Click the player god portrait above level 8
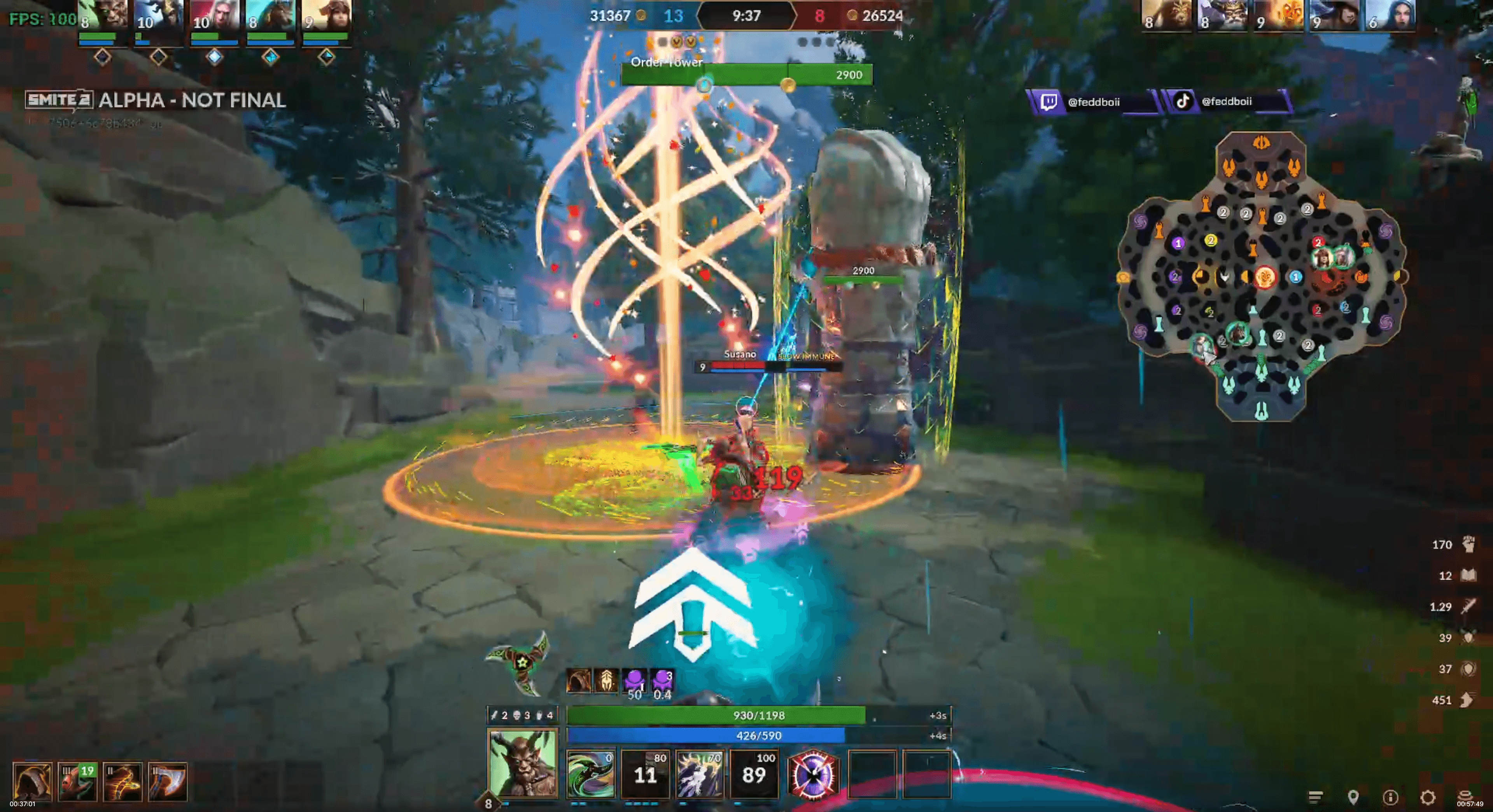The image size is (1493, 812). tap(523, 762)
